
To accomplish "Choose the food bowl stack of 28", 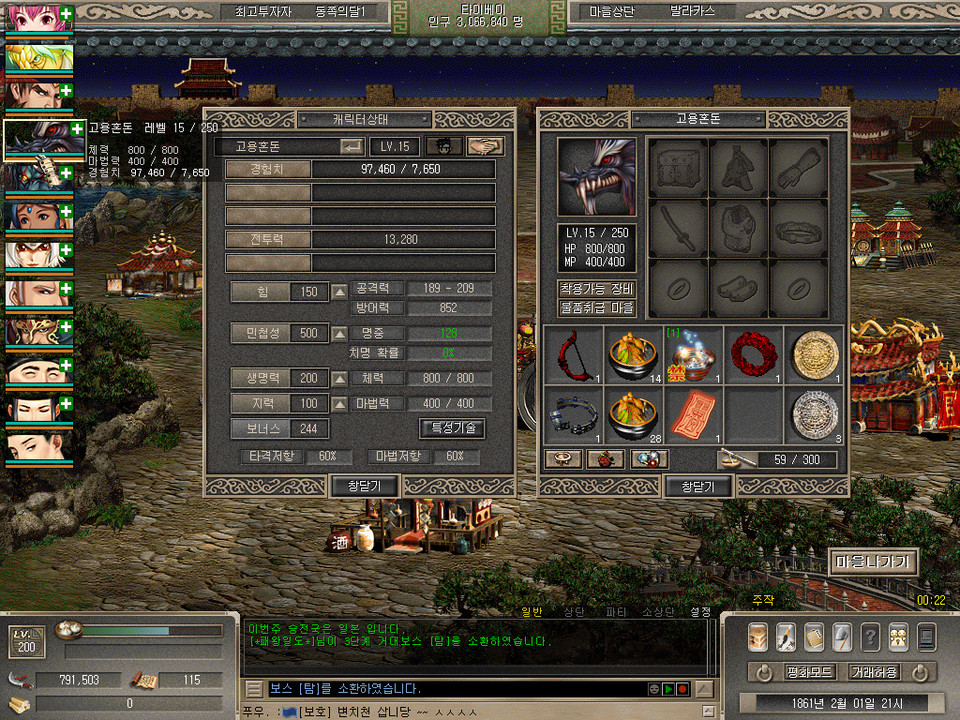I will 634,413.
